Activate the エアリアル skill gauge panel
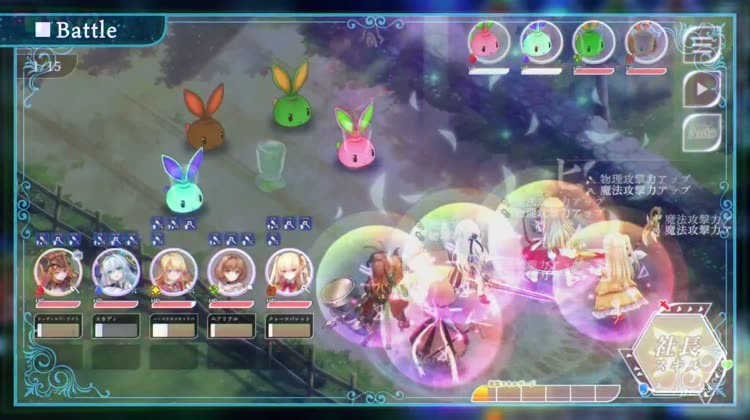Viewport: 750px width, 420px height. pos(231,324)
